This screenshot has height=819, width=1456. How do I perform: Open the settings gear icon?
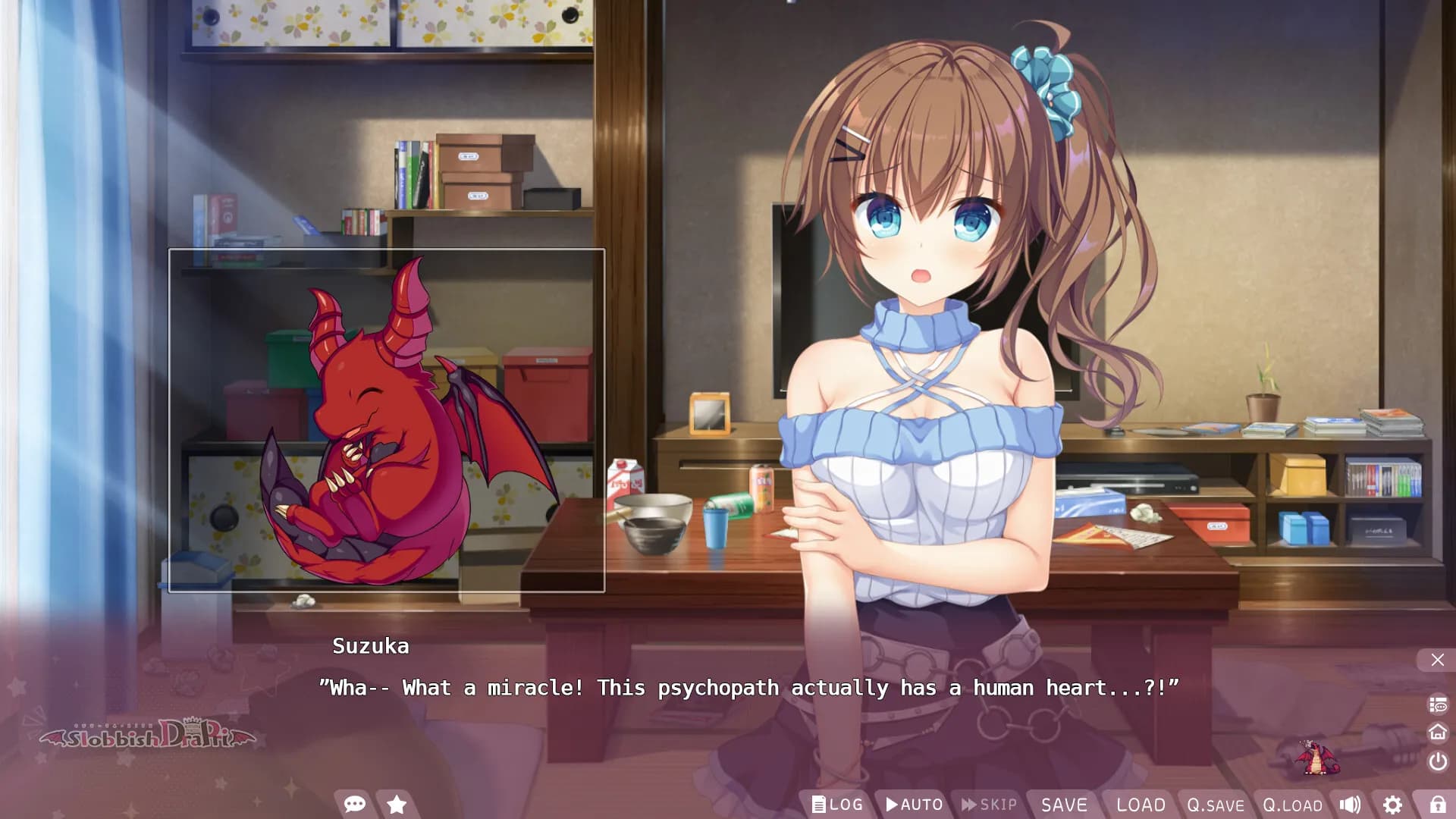(1394, 805)
